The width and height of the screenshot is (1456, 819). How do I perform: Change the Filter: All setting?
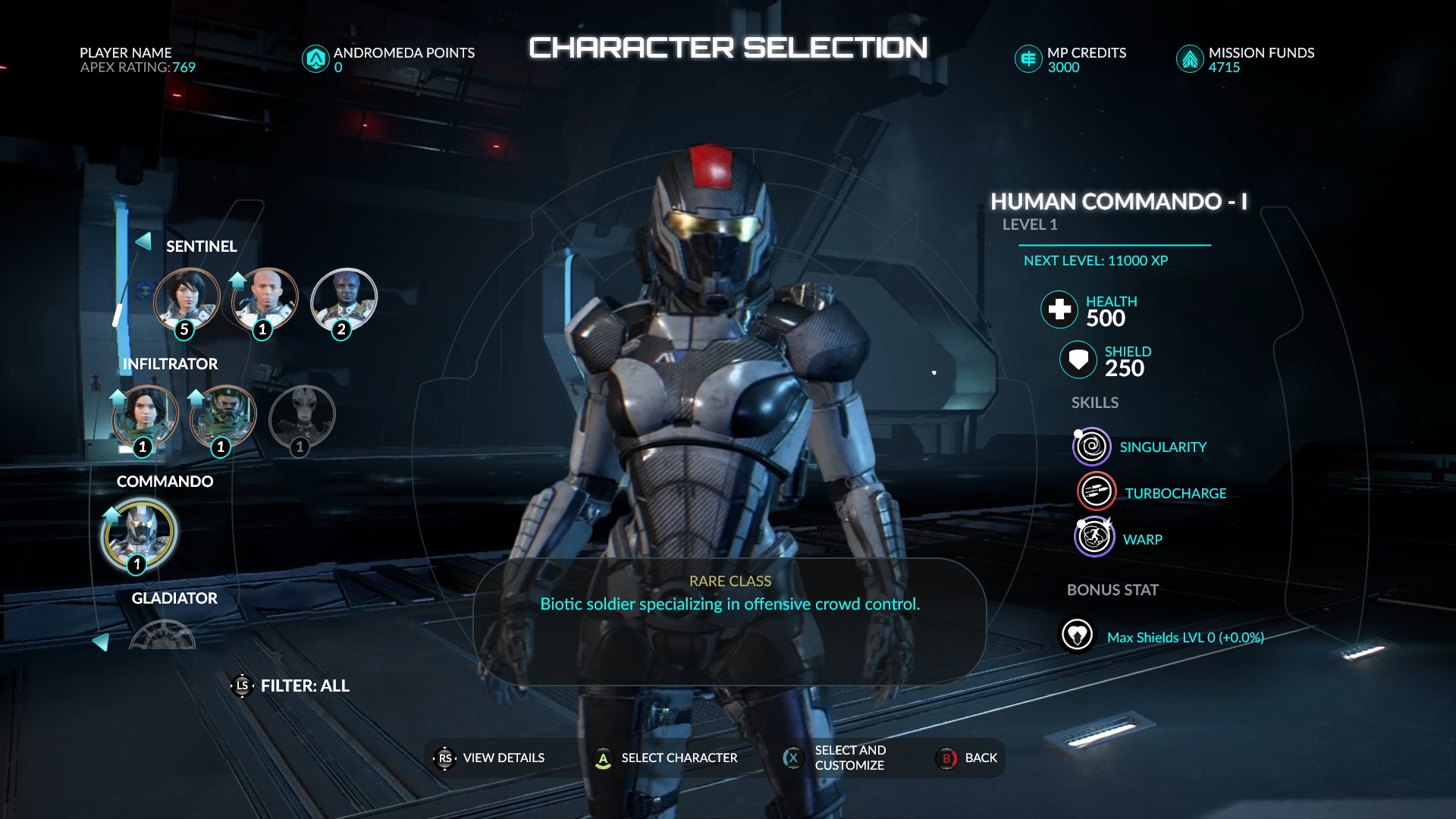[291, 686]
